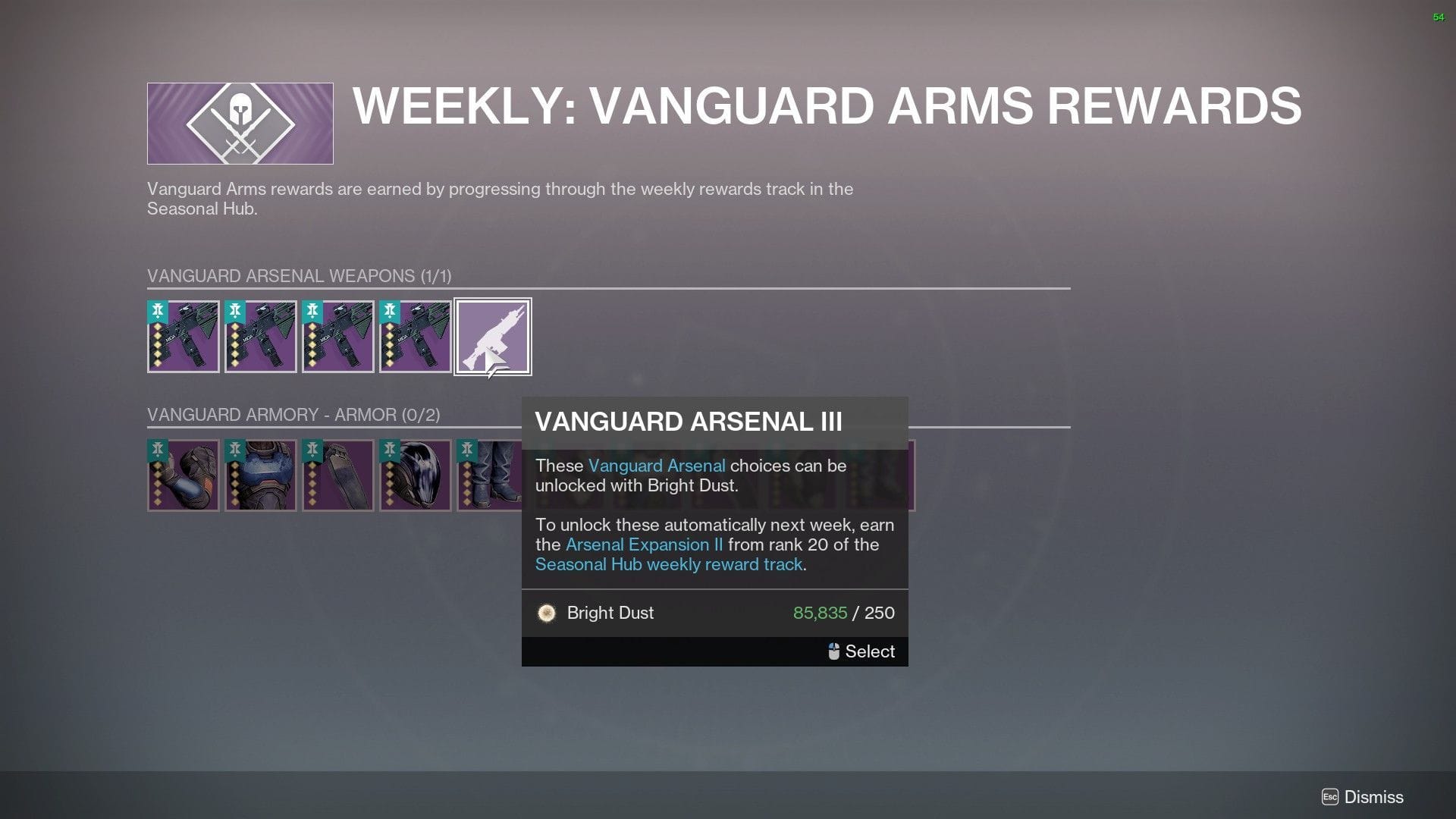Click the blue chest armor tile

(x=261, y=475)
